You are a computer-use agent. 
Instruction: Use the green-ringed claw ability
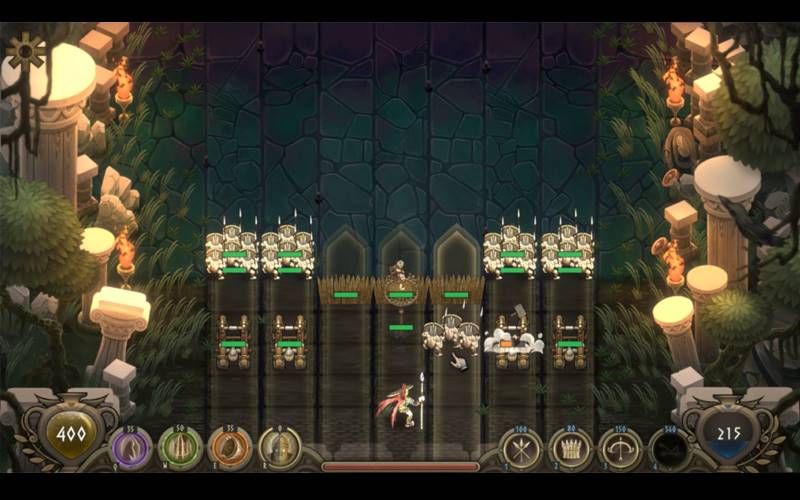(180, 449)
